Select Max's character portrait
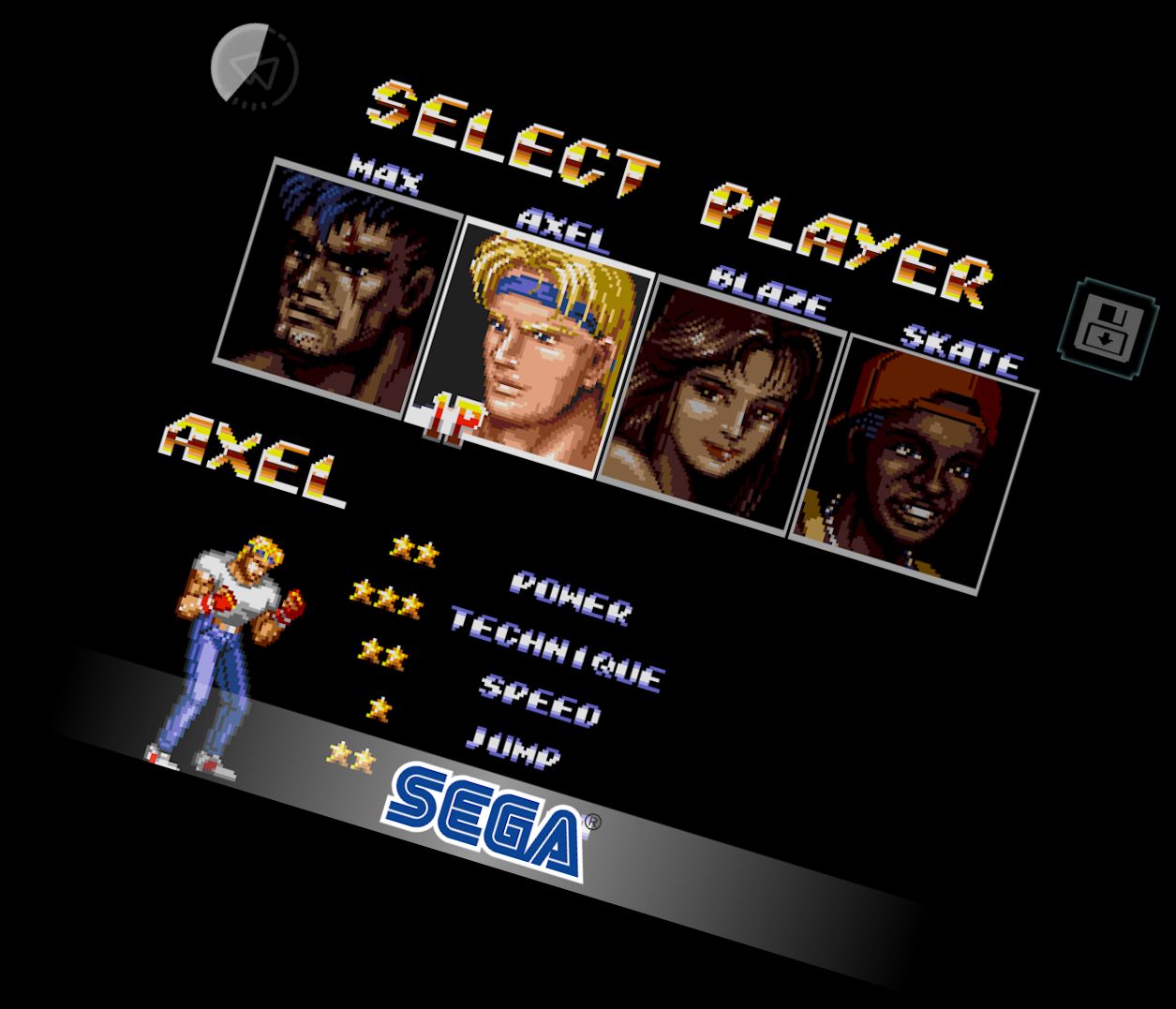 [337, 285]
